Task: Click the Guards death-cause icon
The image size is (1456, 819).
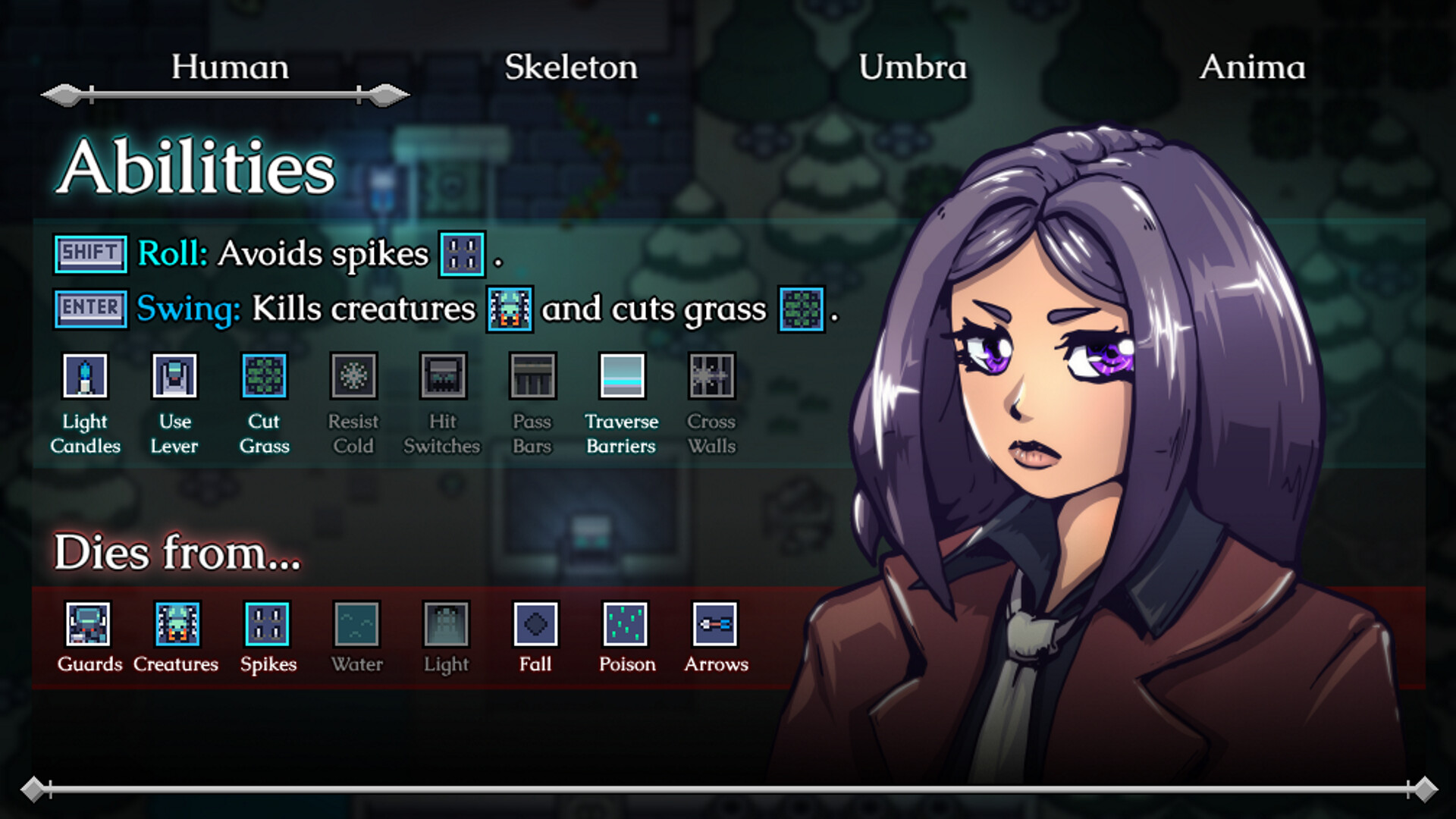Action: point(88,624)
